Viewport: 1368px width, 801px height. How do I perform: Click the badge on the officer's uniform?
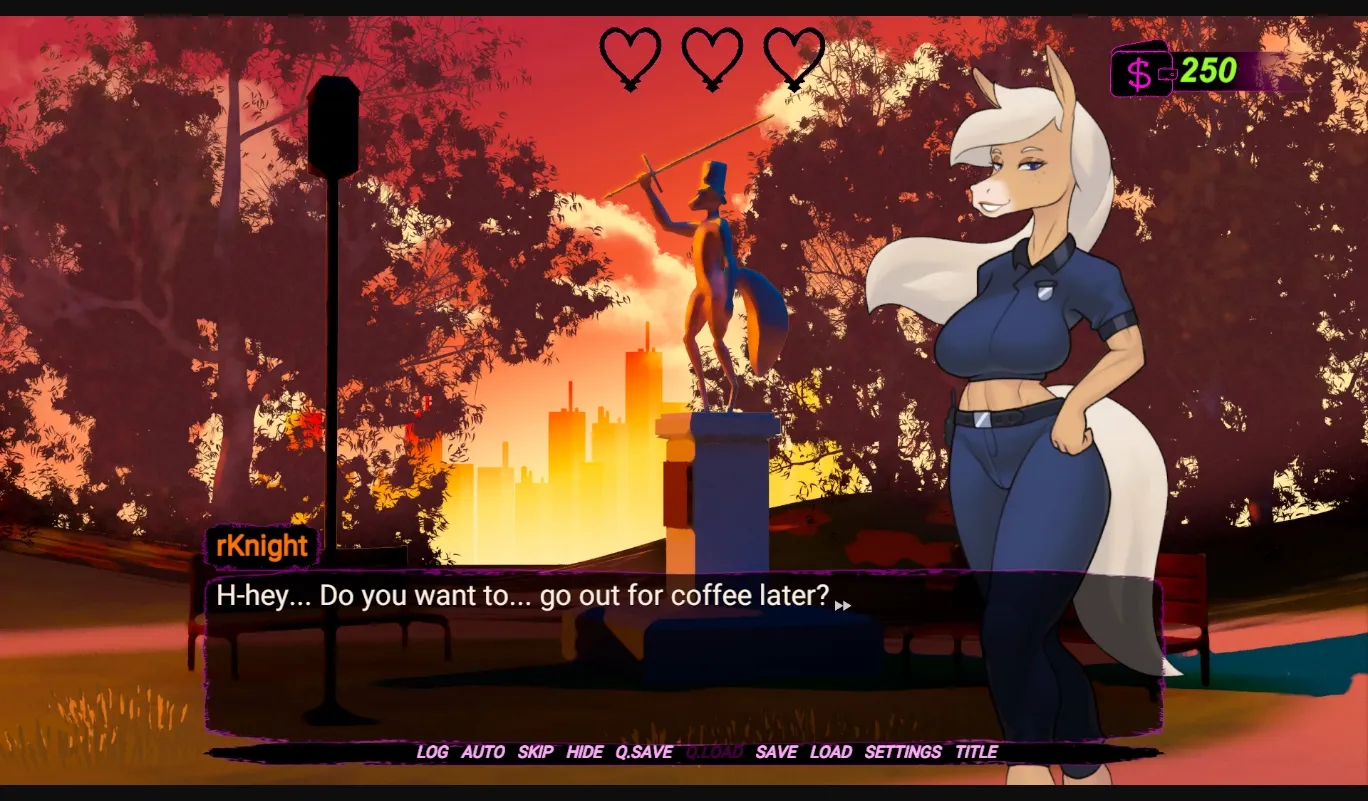pyautogui.click(x=1043, y=291)
